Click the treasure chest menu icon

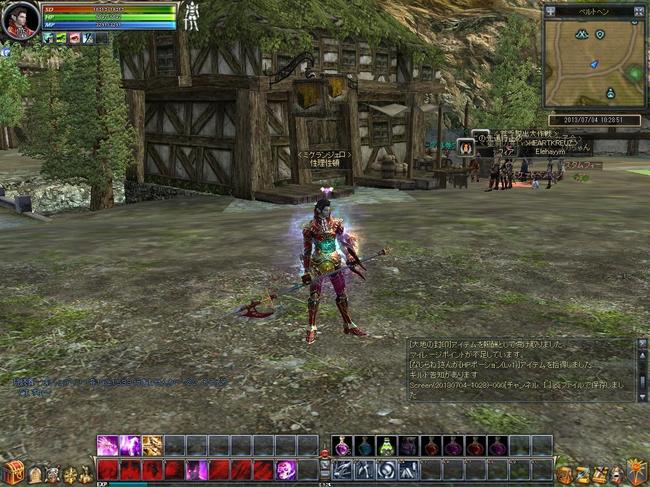(12, 472)
